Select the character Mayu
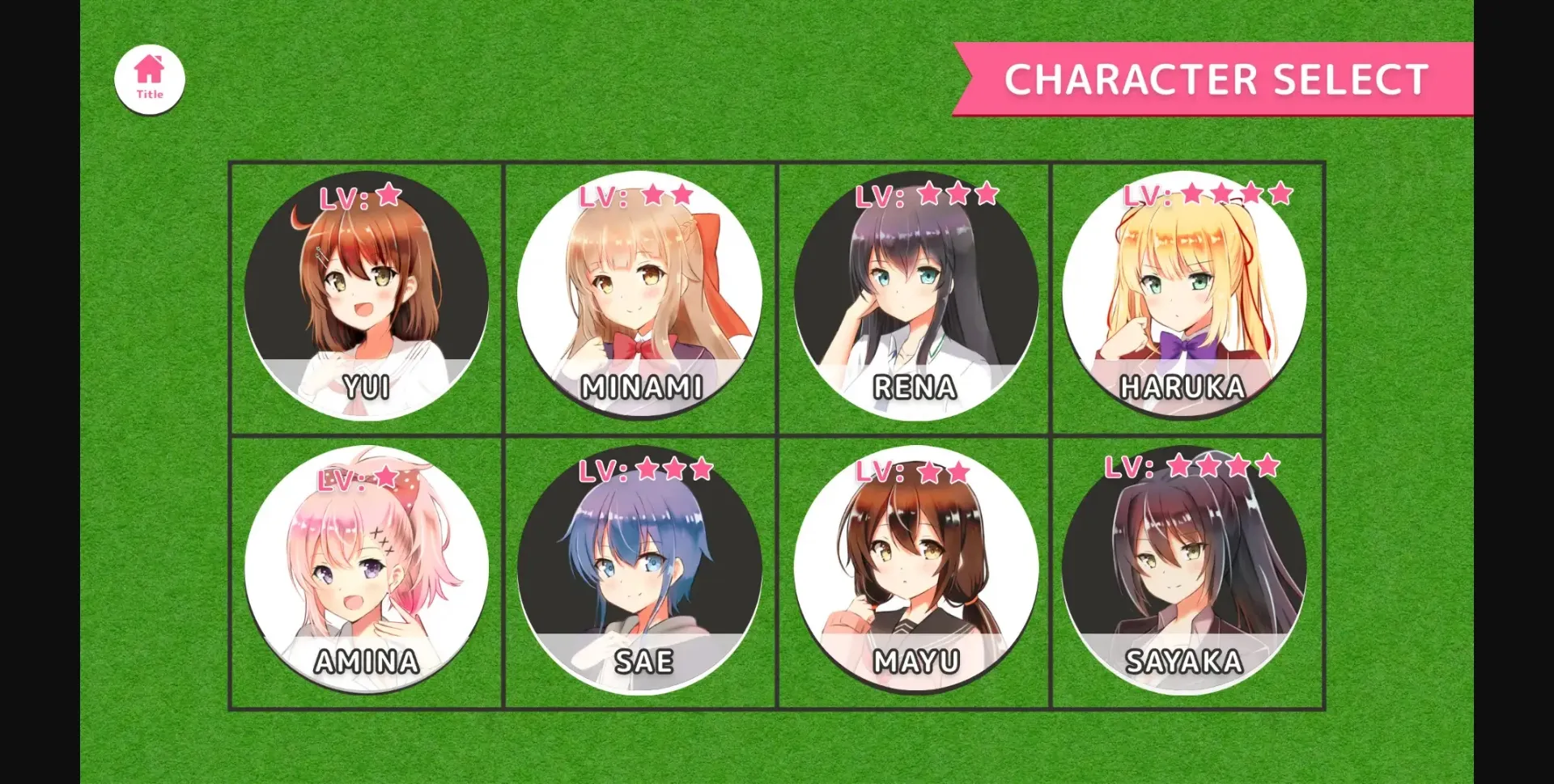 915,566
